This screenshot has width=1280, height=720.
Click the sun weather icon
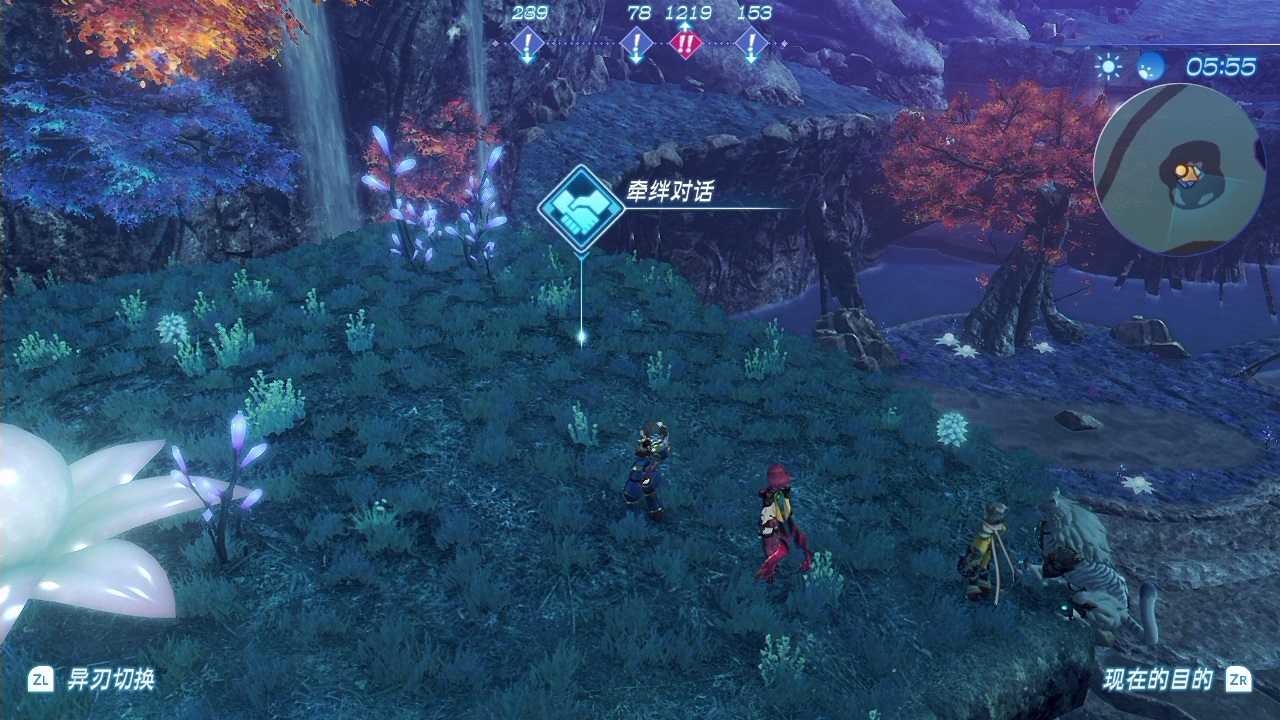click(x=1108, y=66)
